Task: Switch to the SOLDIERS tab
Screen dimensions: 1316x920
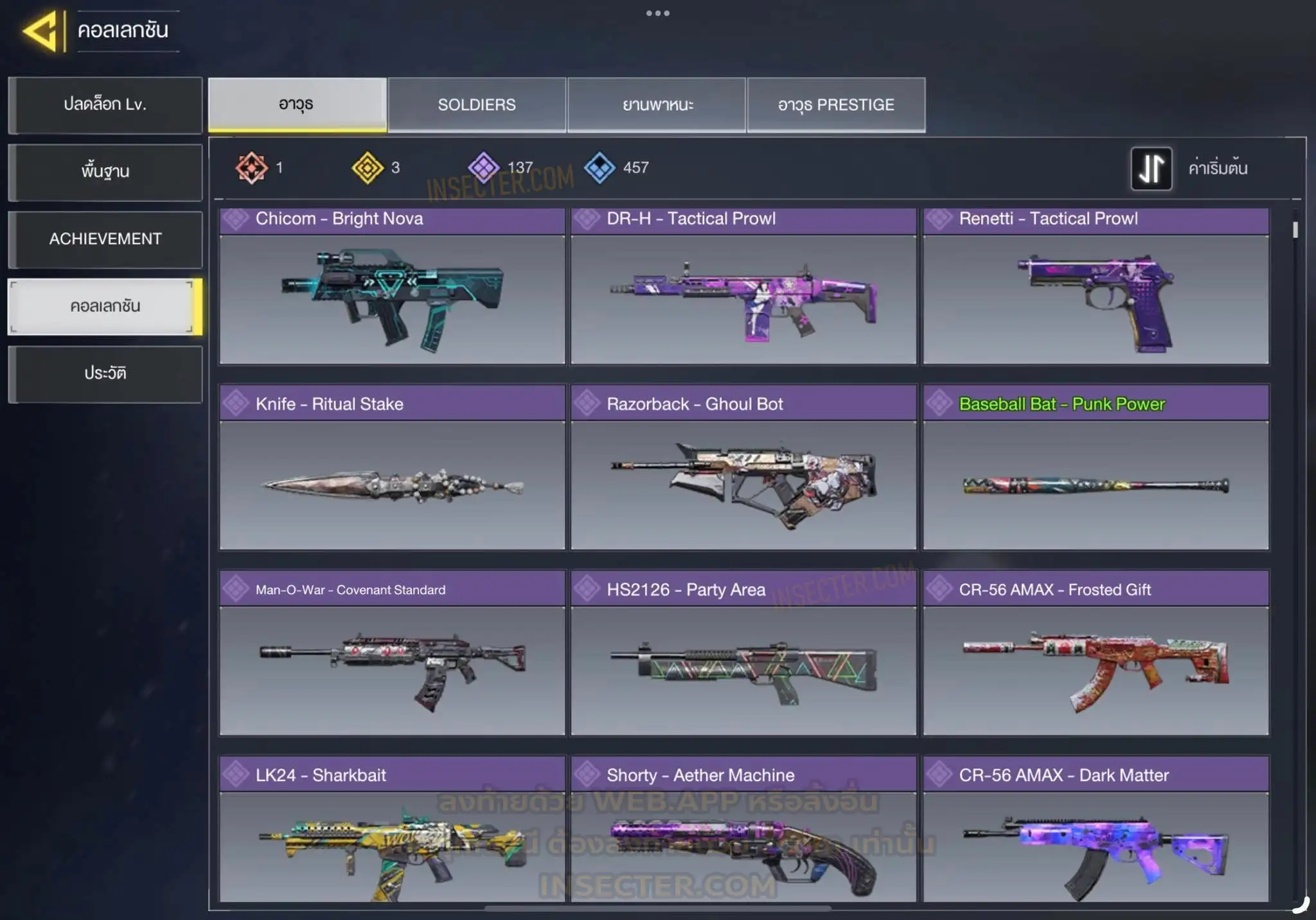Action: 476,105
